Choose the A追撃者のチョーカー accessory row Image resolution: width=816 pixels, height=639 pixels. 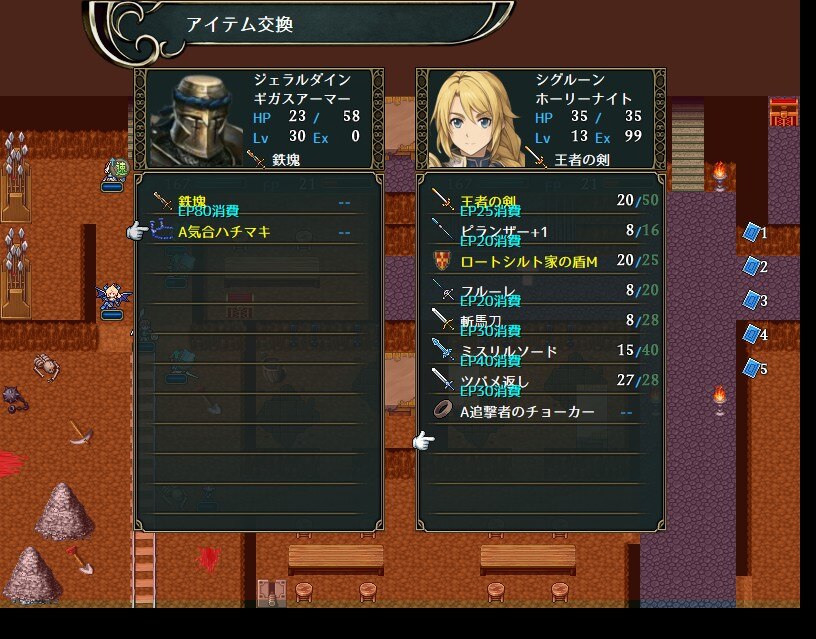[x=540, y=411]
